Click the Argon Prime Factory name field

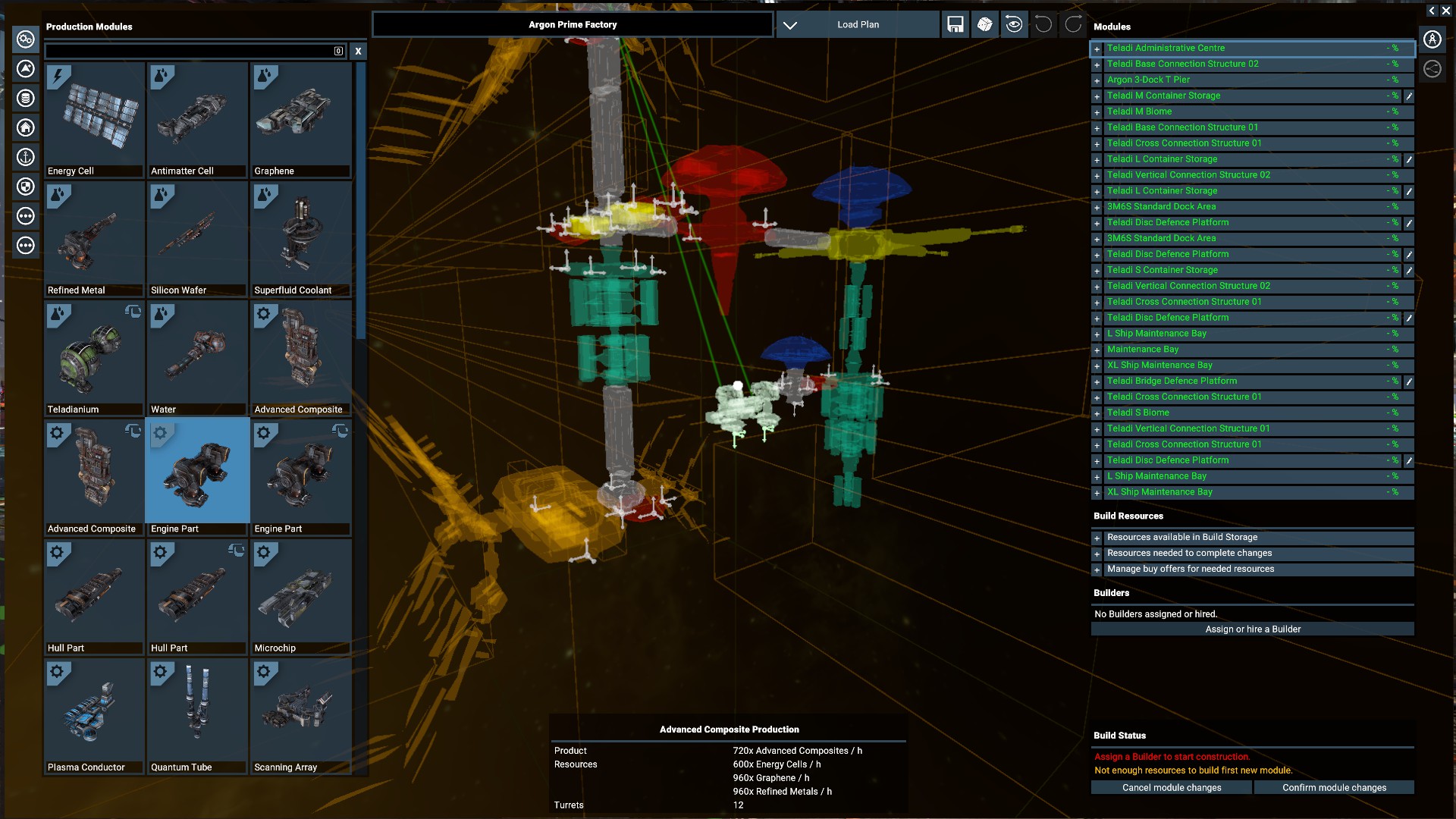pos(573,24)
